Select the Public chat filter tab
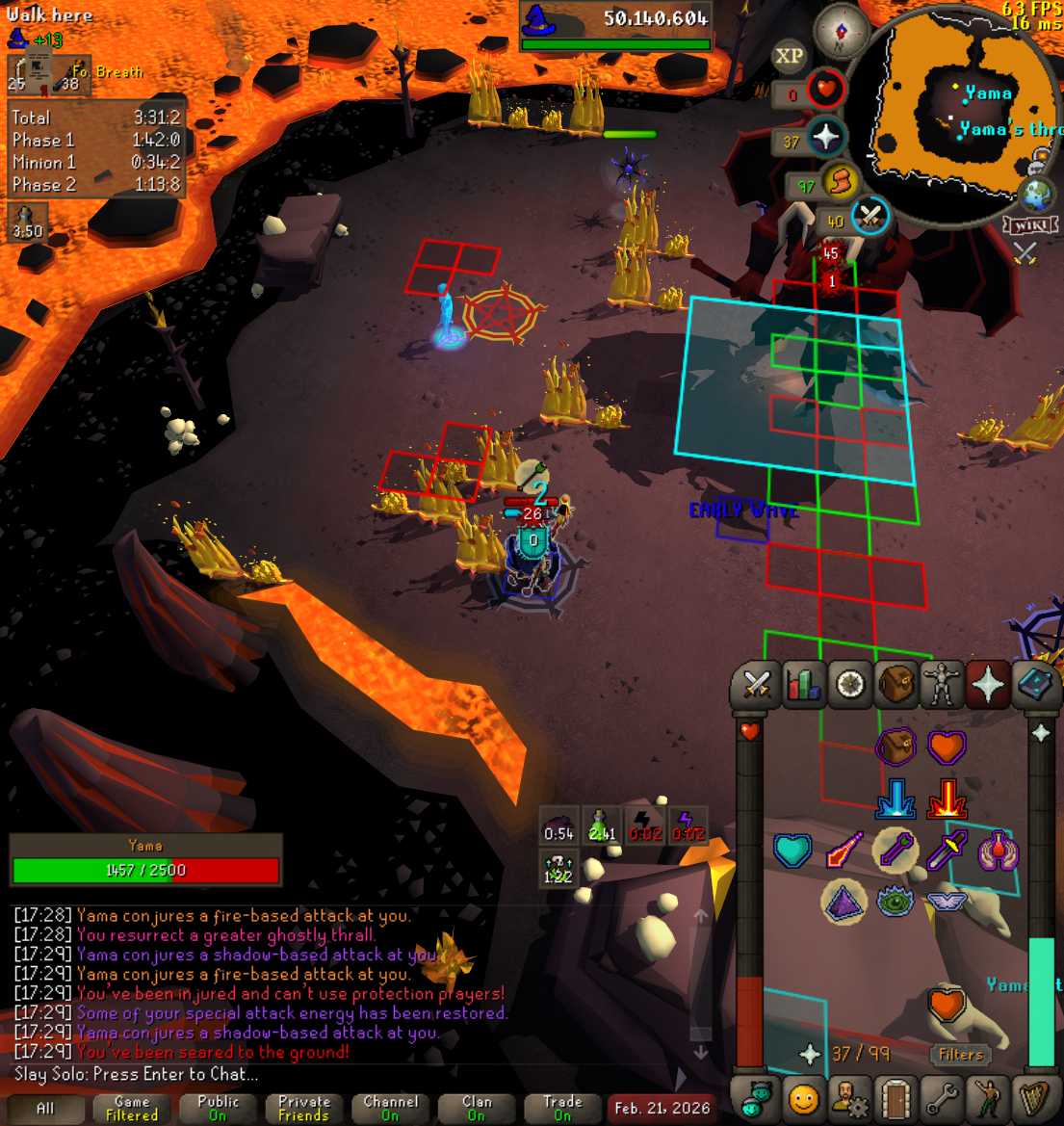This screenshot has width=1064, height=1126. (218, 1108)
